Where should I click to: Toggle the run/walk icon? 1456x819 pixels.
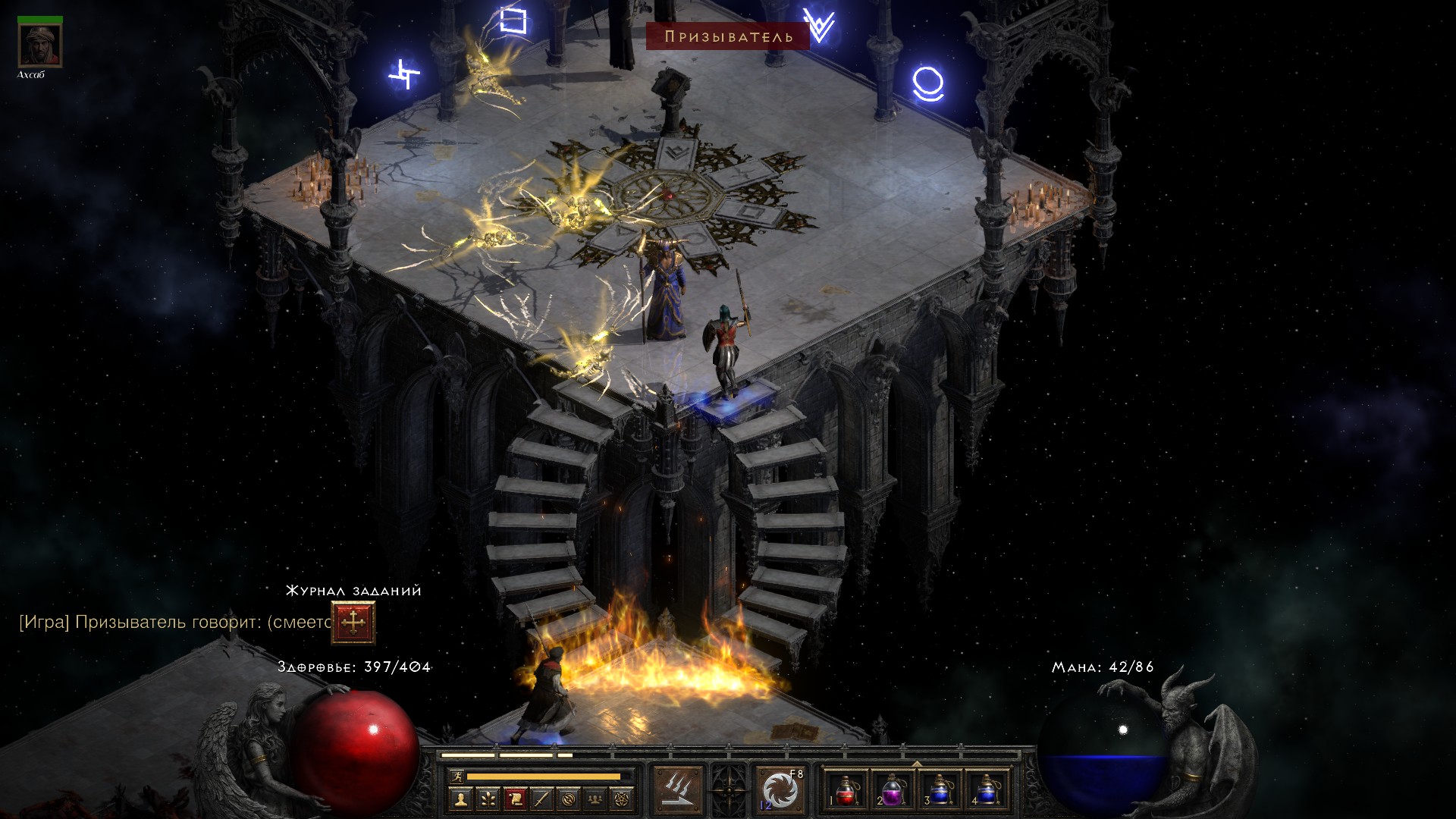click(x=455, y=777)
